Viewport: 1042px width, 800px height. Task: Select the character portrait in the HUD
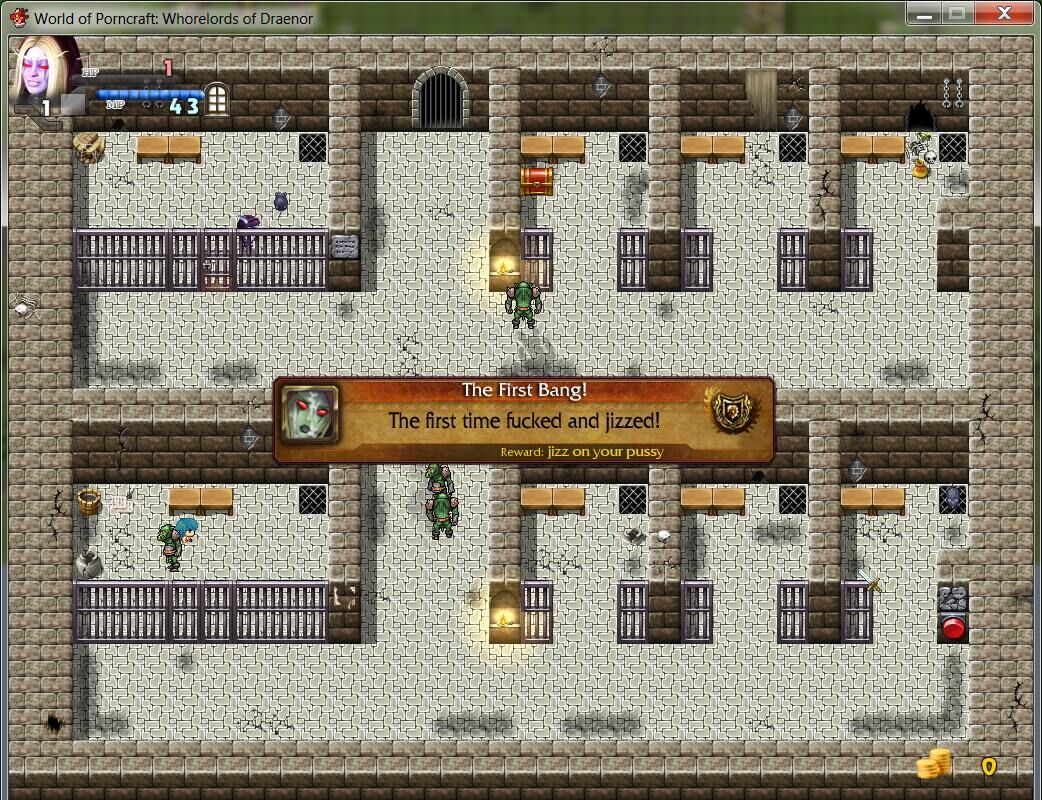(x=45, y=72)
